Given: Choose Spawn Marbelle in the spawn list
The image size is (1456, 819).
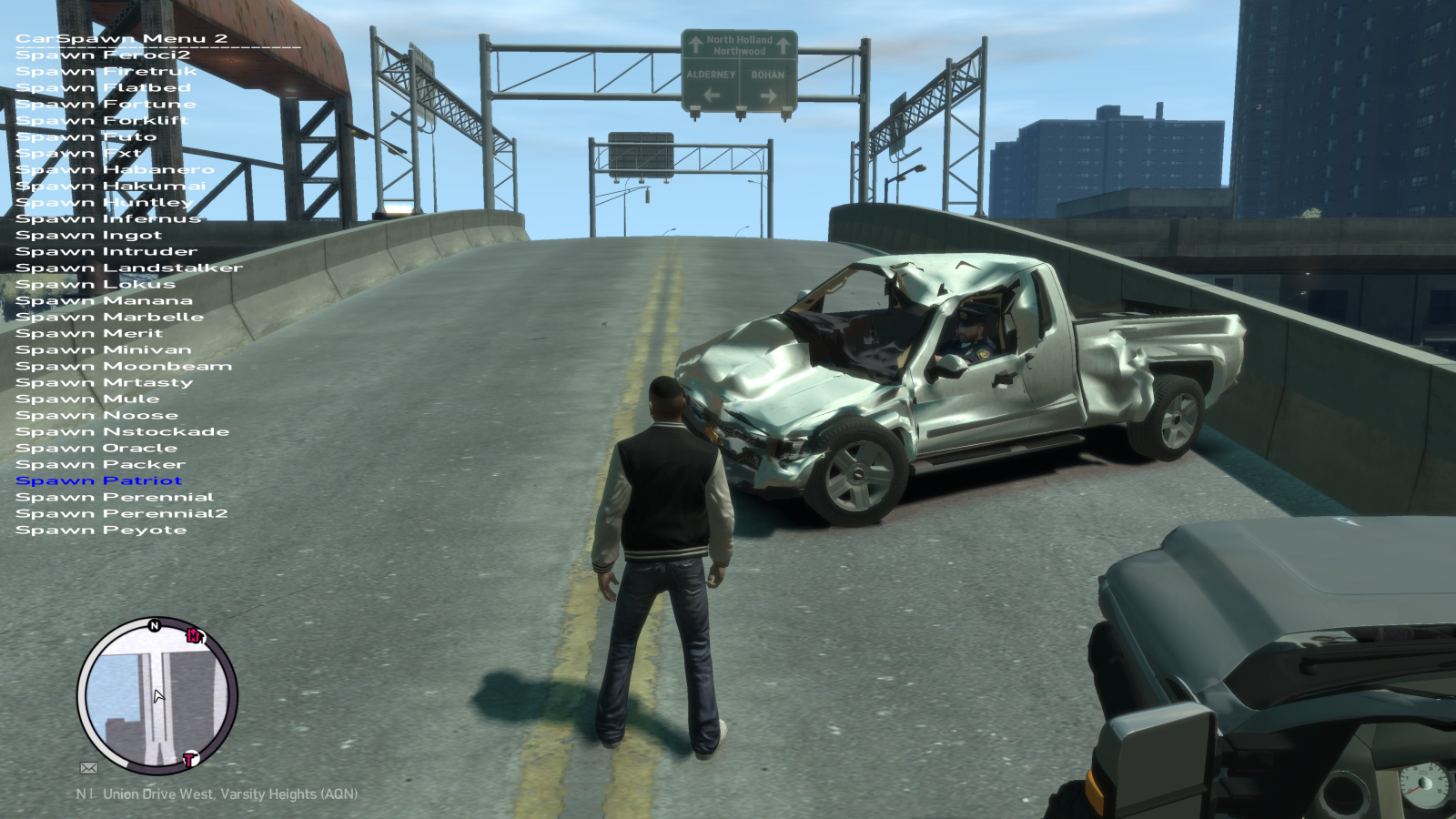Looking at the screenshot, I should point(109,317).
